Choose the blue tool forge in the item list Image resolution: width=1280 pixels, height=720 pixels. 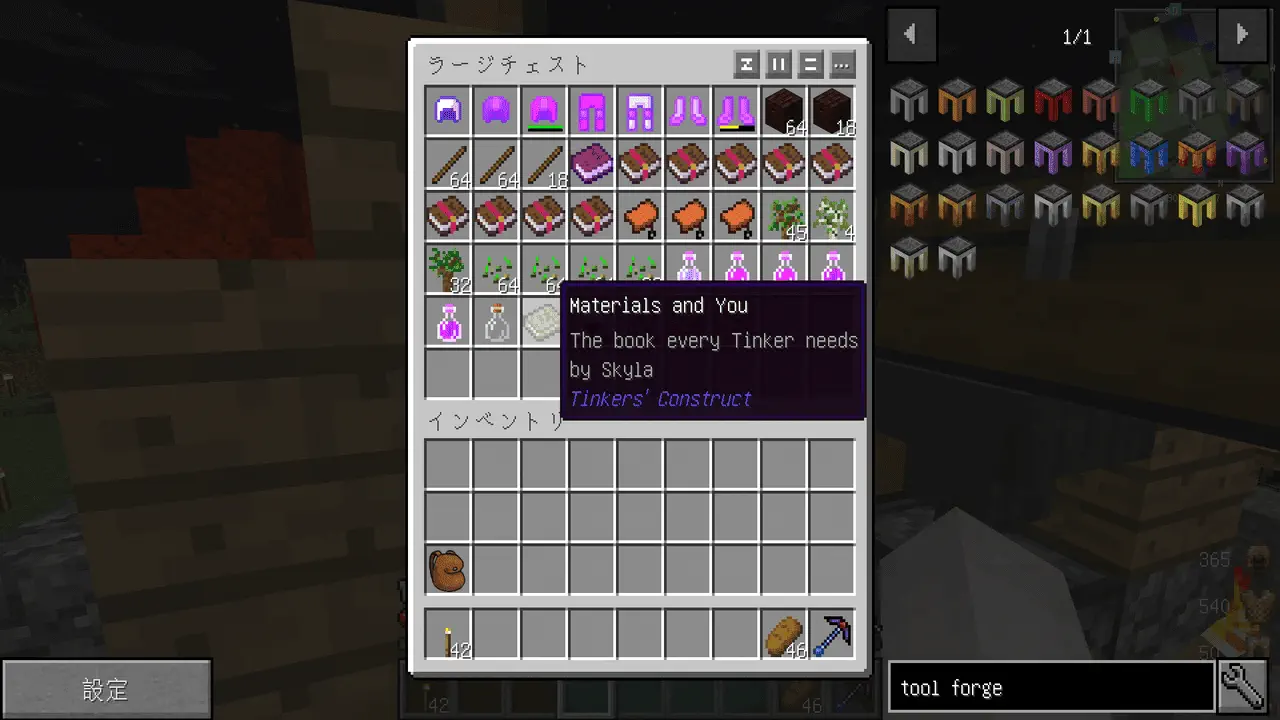point(1148,151)
